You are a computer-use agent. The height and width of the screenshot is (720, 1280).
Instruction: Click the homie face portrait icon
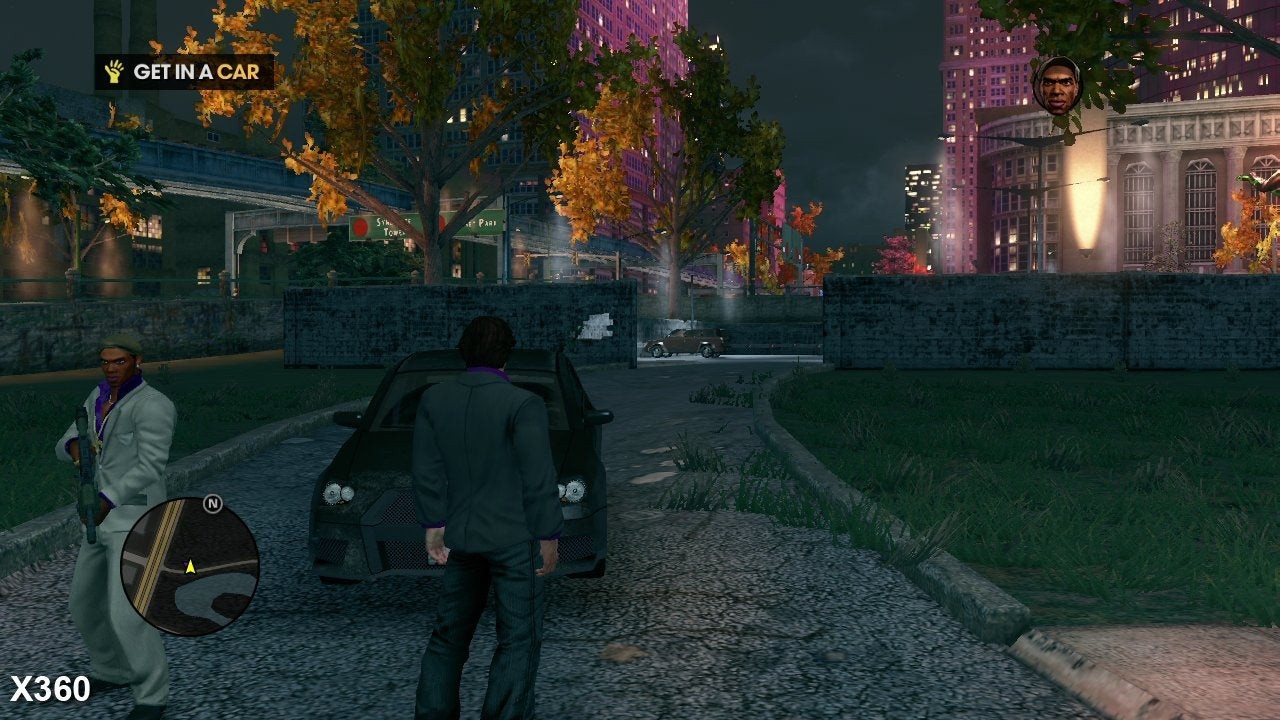pyautogui.click(x=1057, y=85)
